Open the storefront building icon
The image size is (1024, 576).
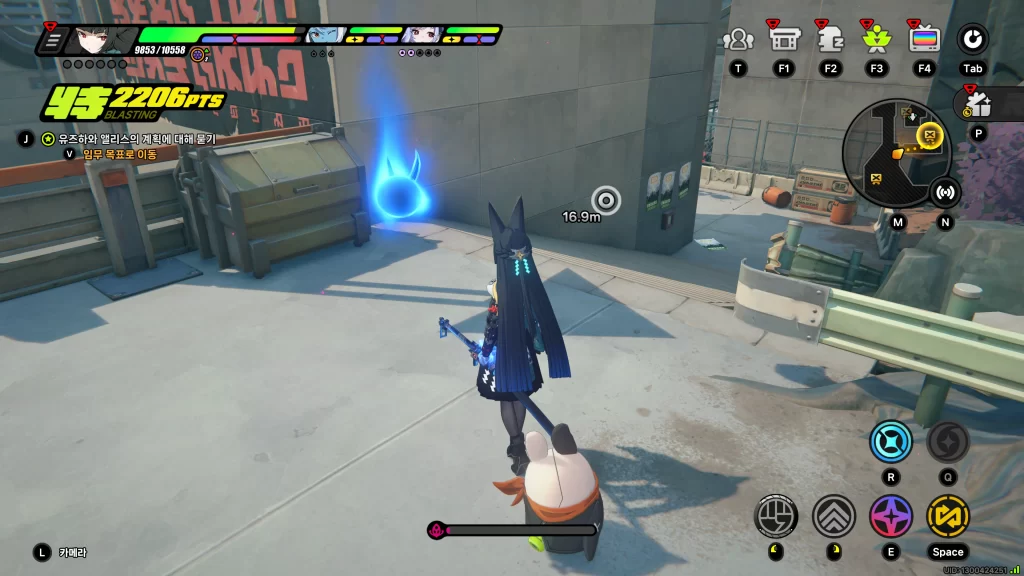783,39
